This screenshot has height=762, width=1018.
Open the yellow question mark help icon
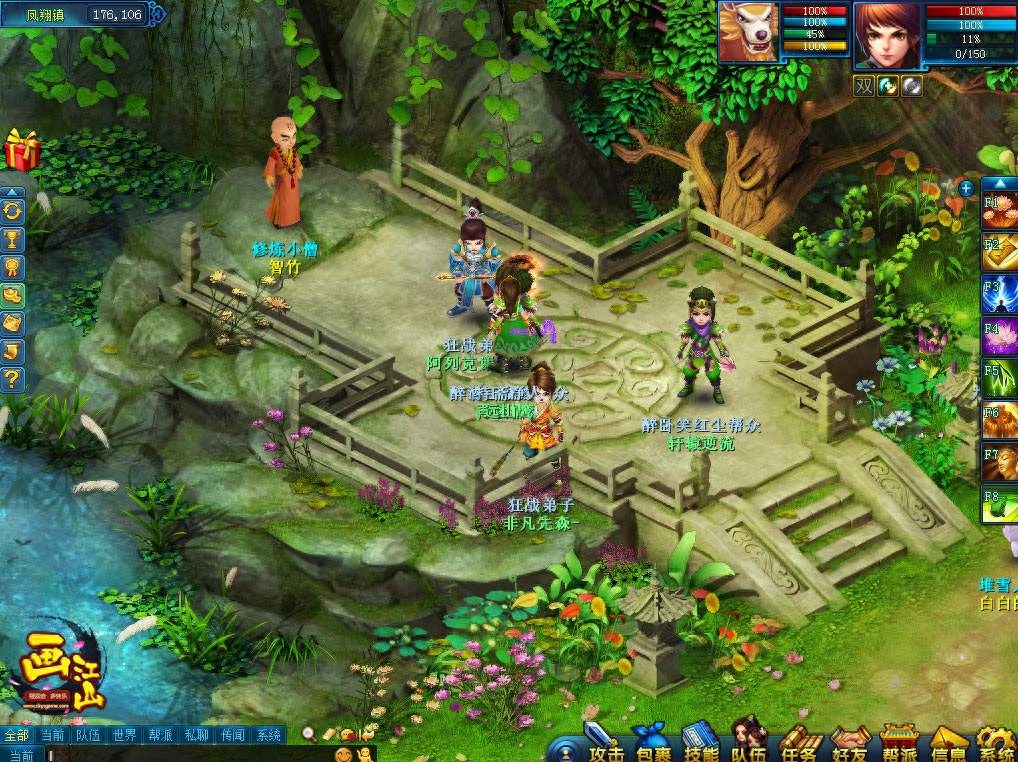pyautogui.click(x=13, y=379)
